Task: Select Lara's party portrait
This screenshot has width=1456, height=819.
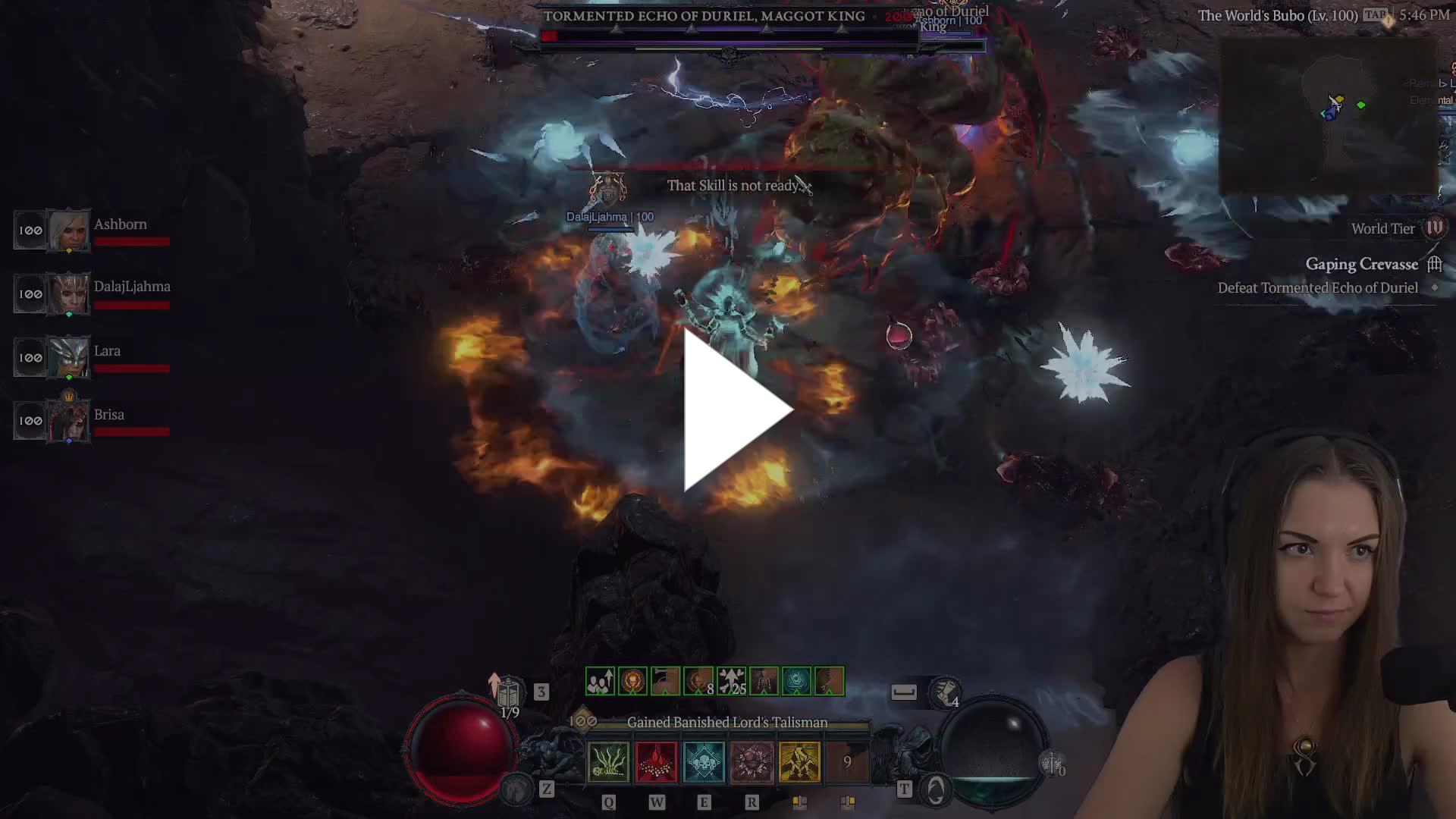Action: point(68,357)
